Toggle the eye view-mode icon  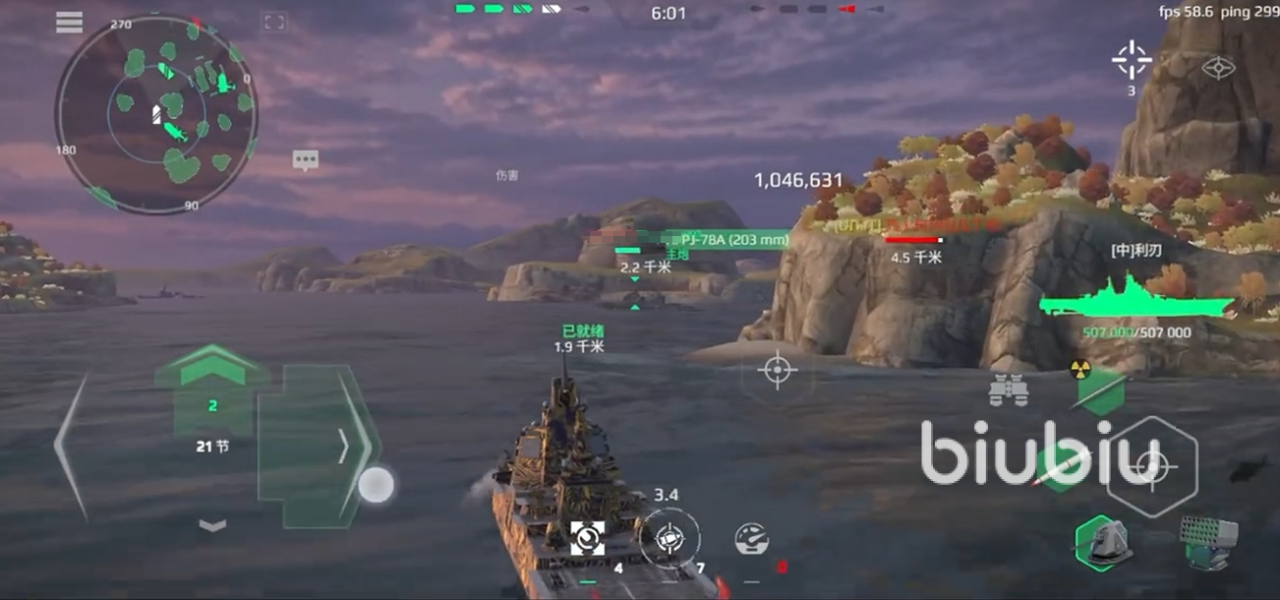click(1218, 68)
